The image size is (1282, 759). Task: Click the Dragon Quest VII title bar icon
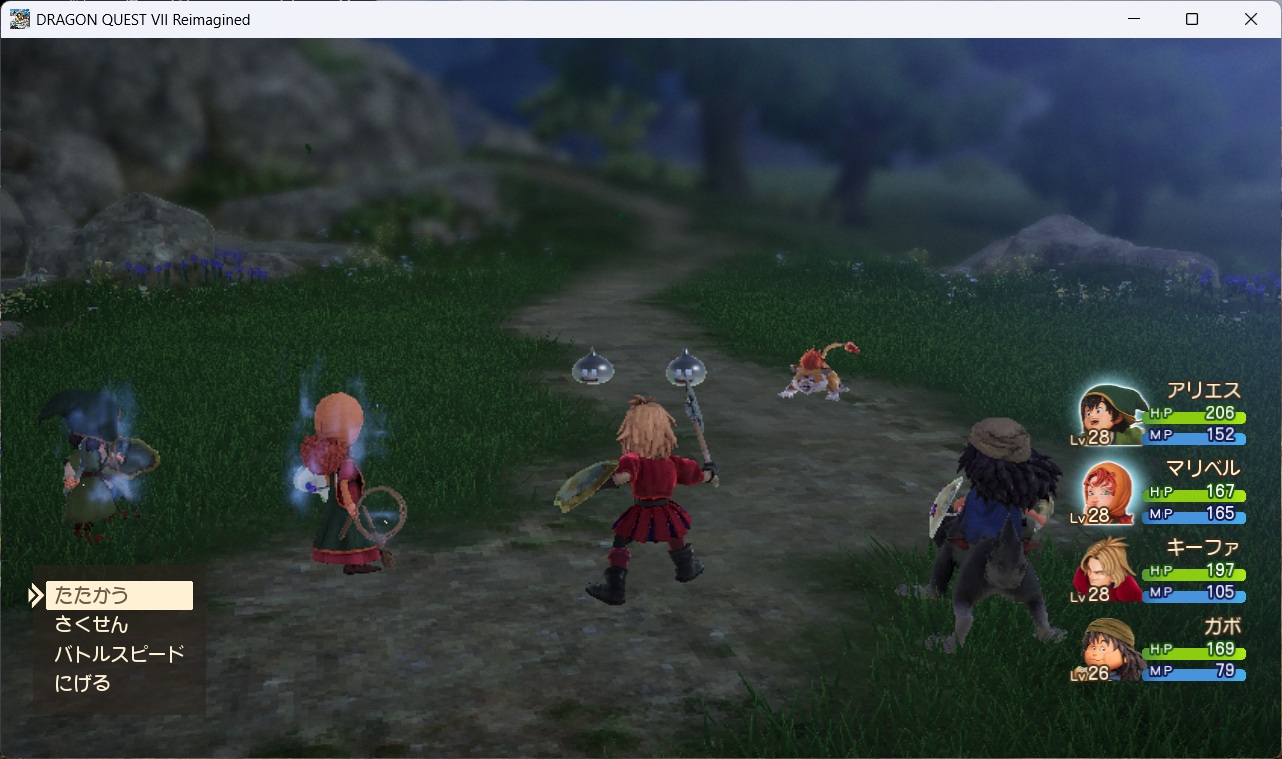point(20,18)
